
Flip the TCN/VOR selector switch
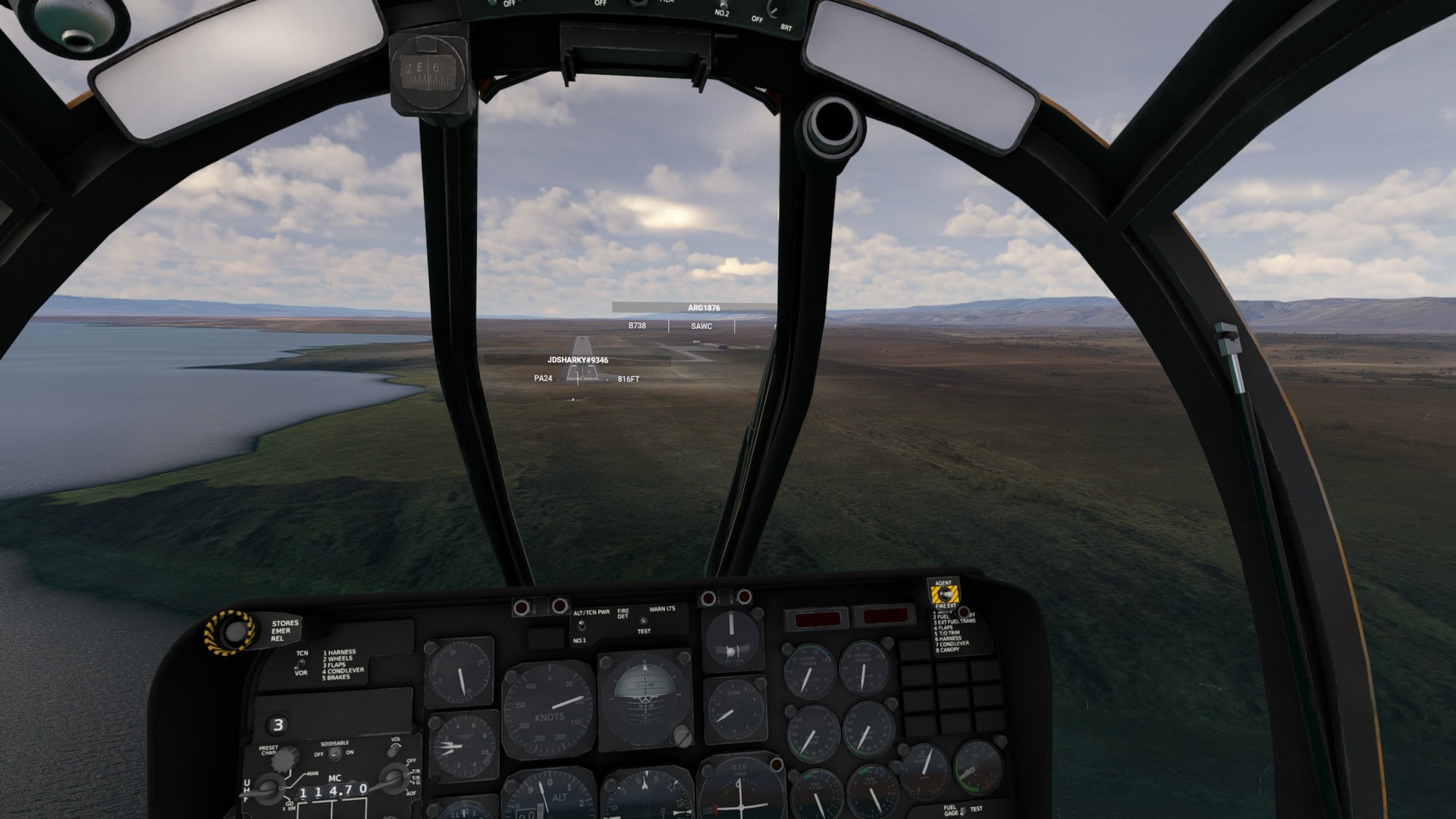pos(300,663)
